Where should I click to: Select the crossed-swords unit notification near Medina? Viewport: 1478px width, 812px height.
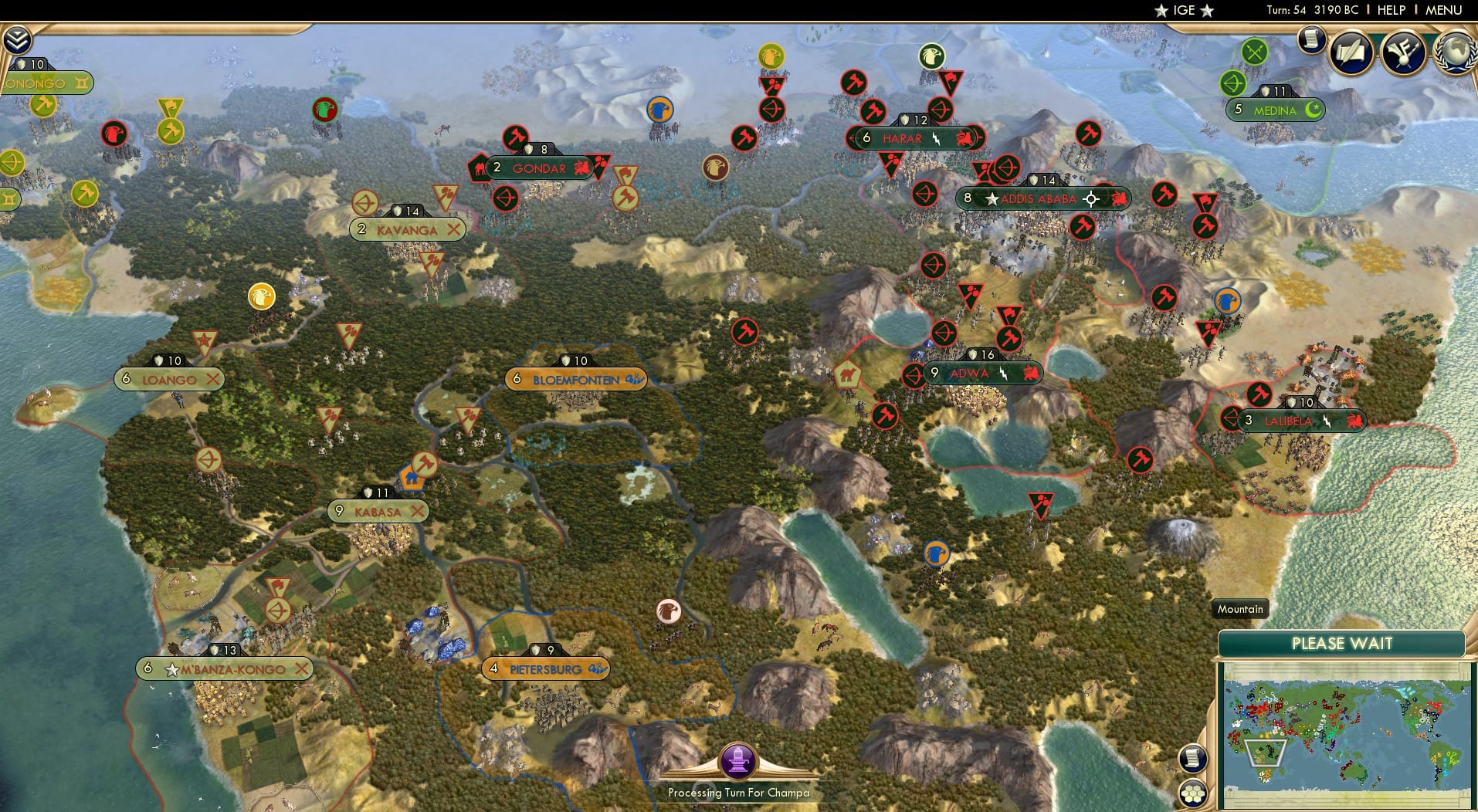click(1256, 52)
